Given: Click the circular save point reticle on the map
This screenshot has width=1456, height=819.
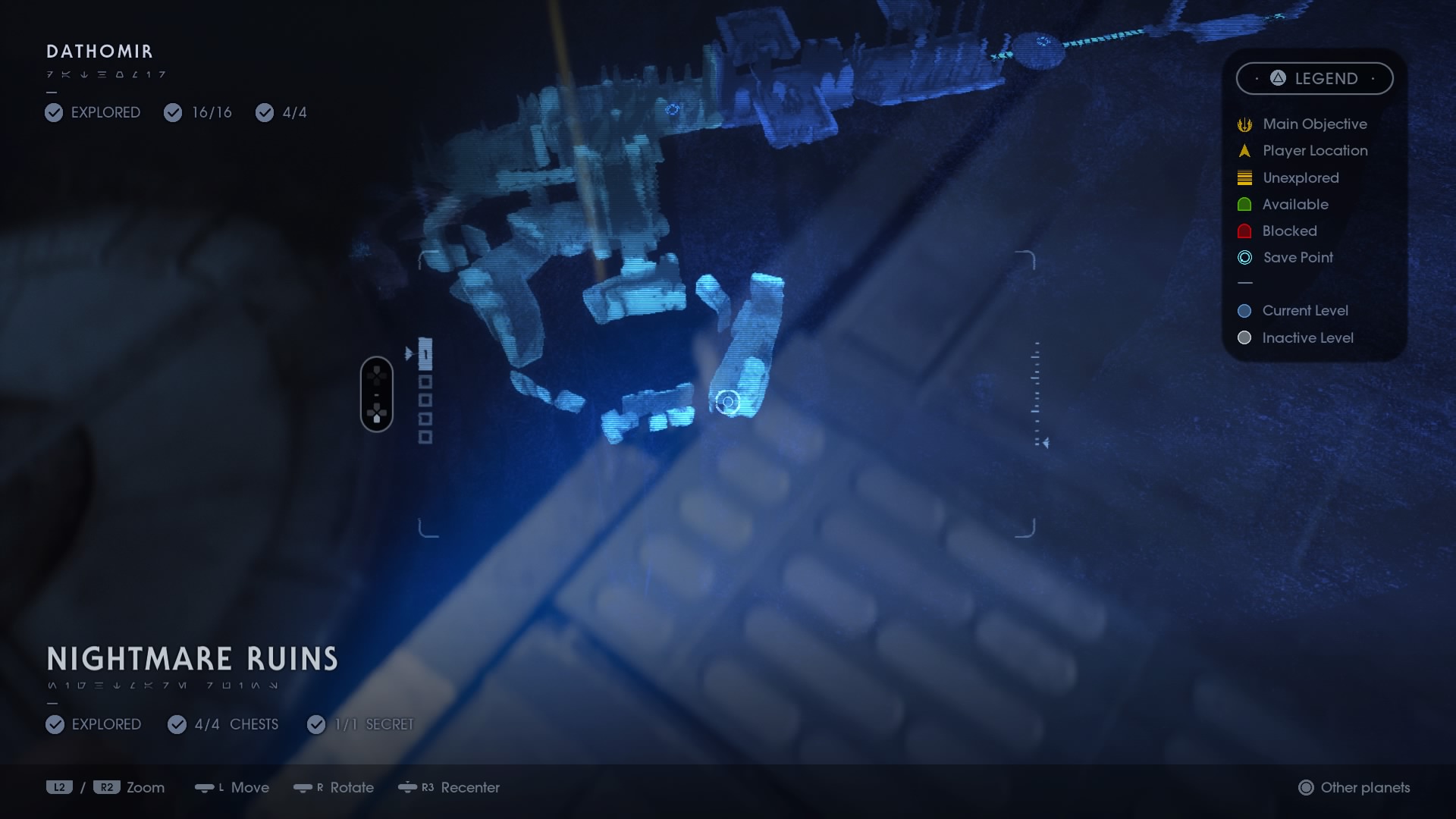Looking at the screenshot, I should click(x=727, y=403).
